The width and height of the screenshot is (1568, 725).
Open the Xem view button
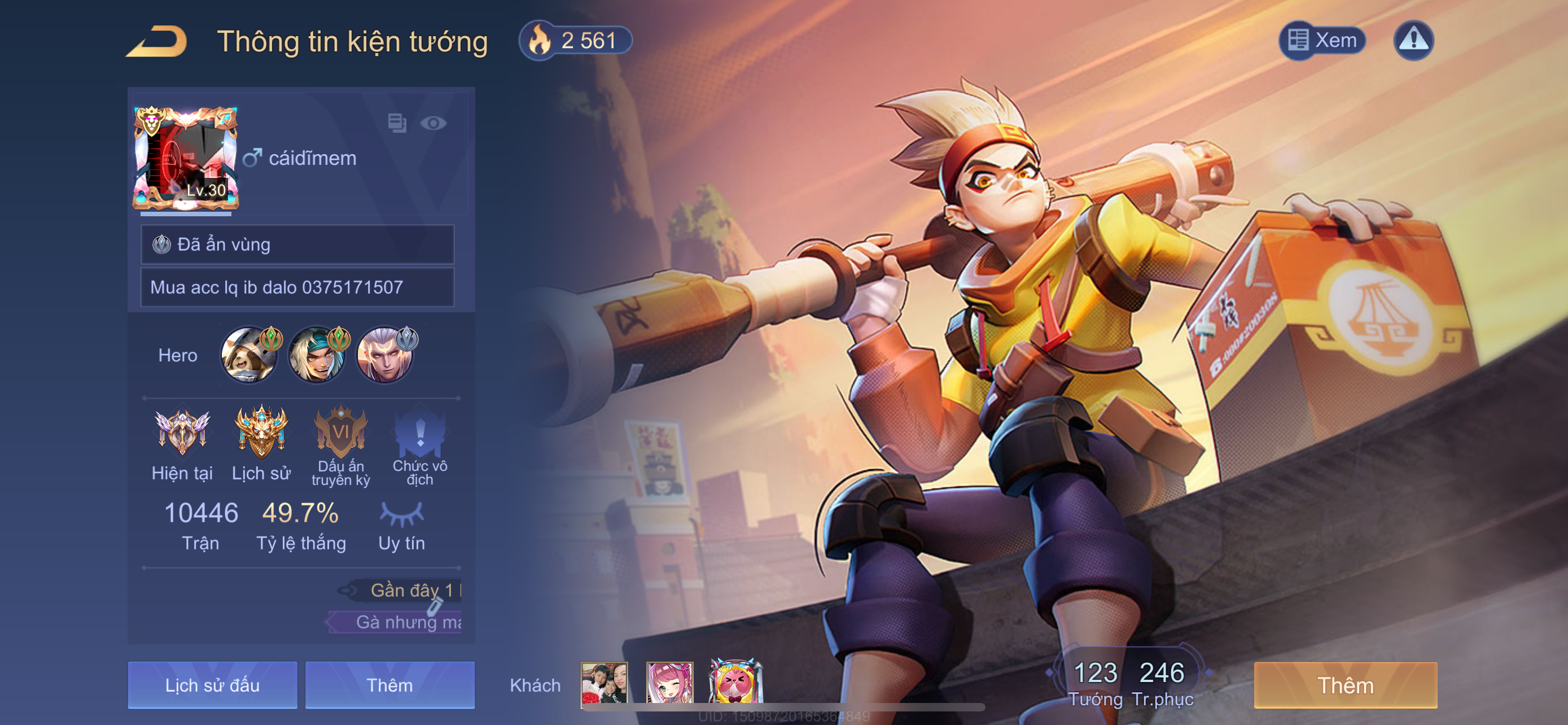click(x=1322, y=41)
